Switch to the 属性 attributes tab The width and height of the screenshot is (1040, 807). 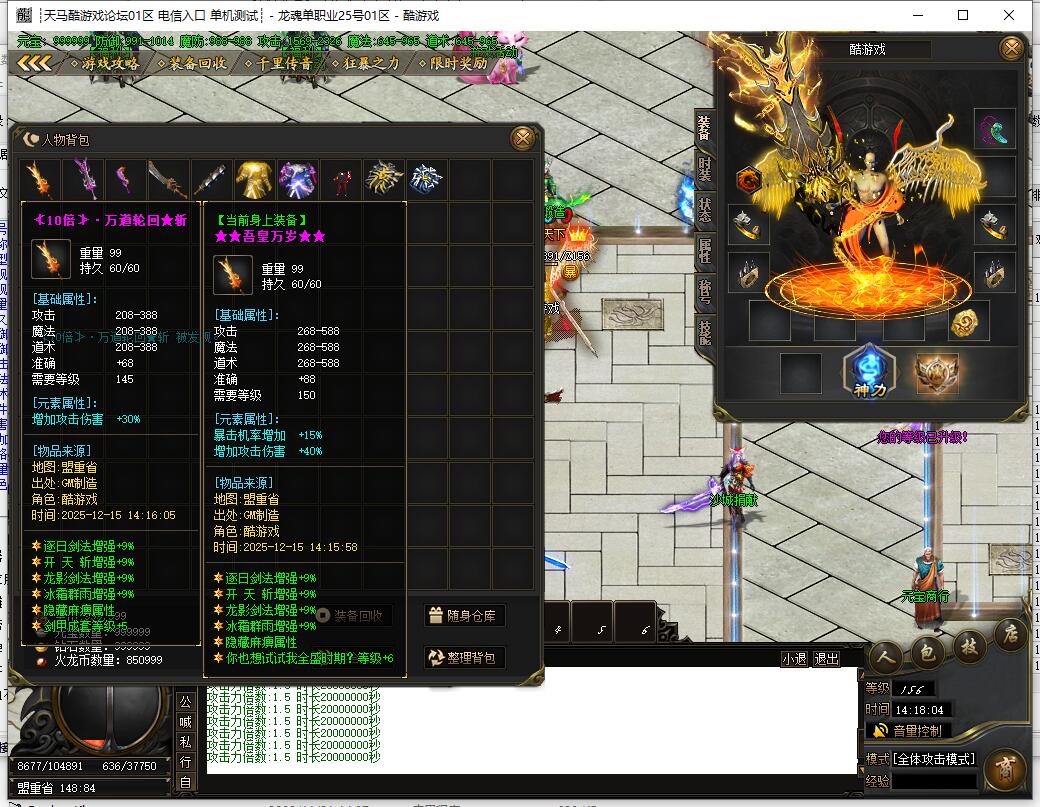tap(705, 250)
